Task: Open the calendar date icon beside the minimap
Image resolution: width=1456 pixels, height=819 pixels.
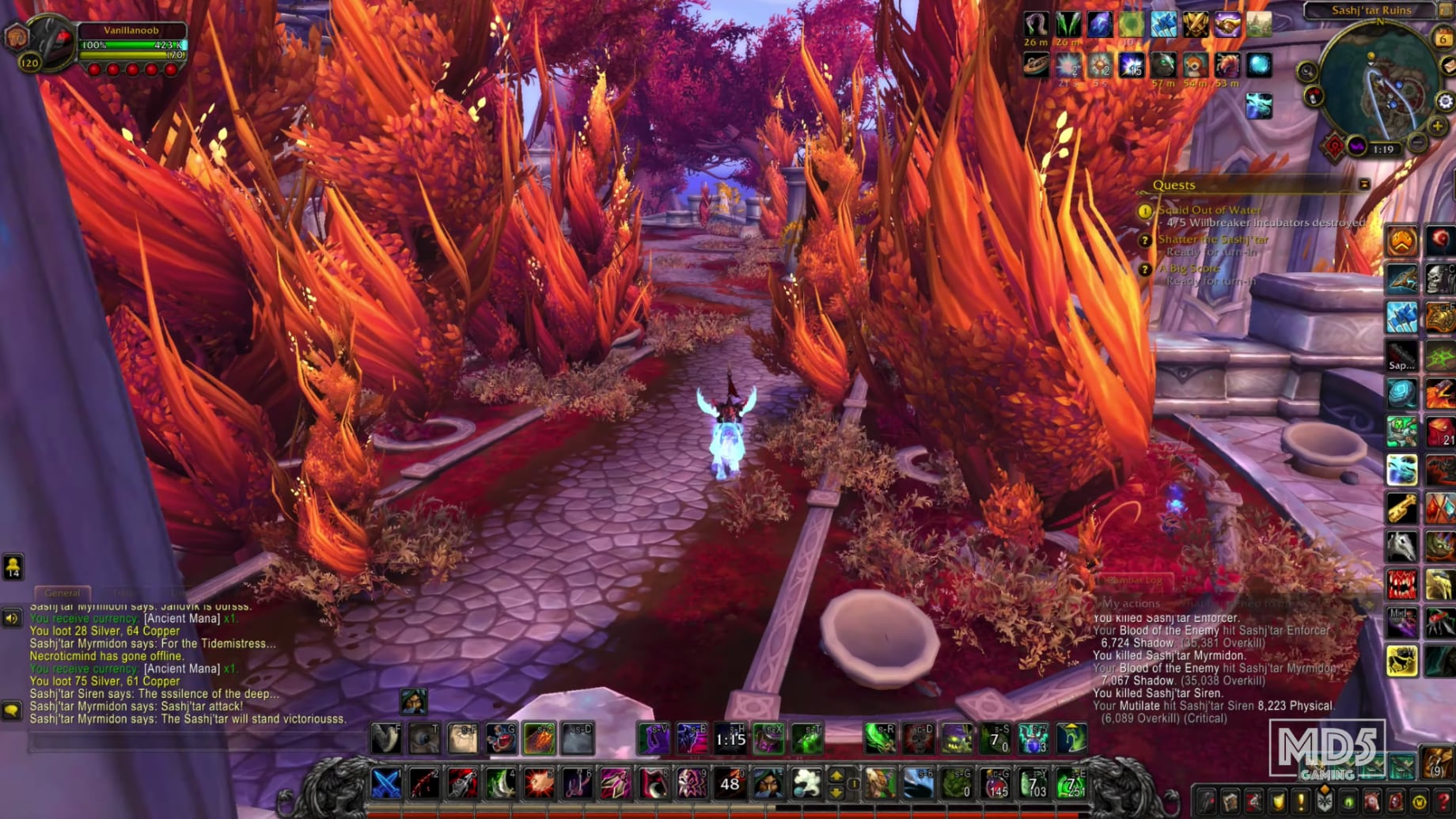Action: point(1443,37)
